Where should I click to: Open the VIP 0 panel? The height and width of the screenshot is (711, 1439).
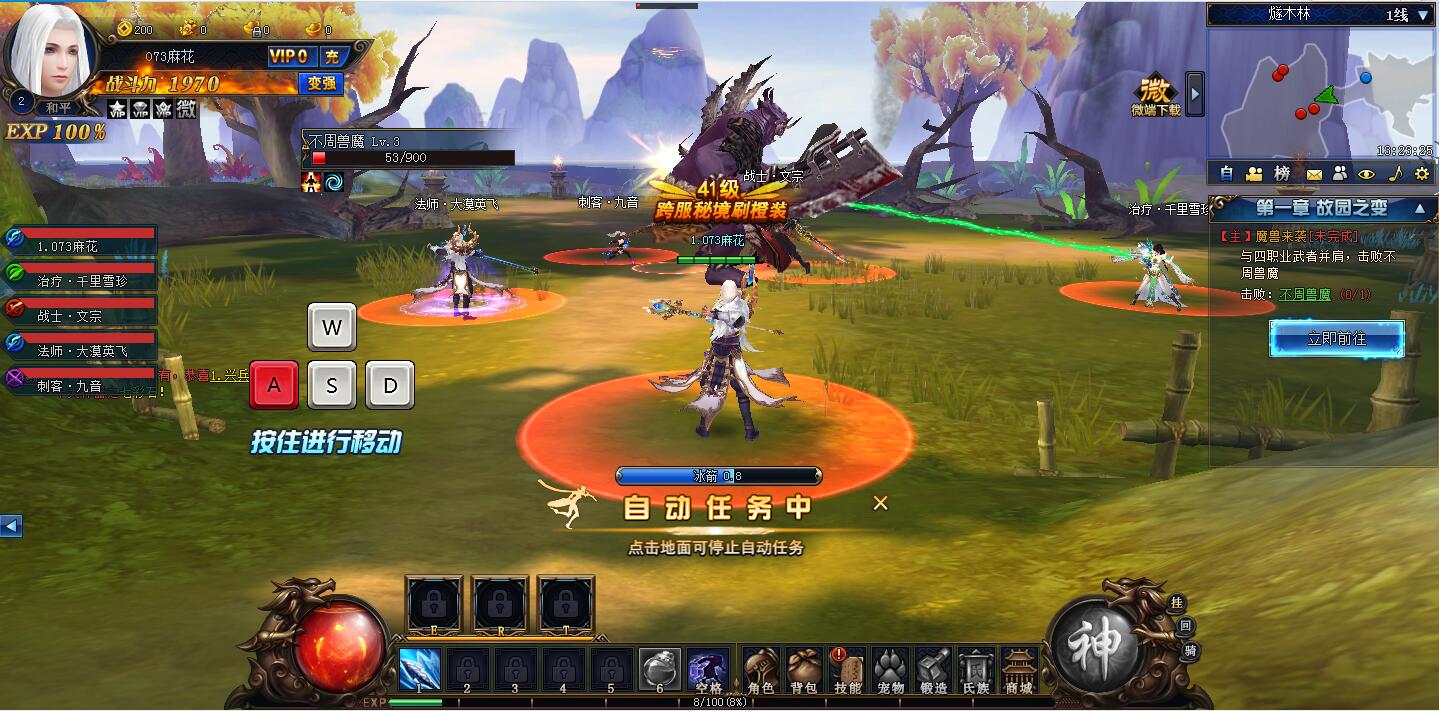tap(289, 57)
